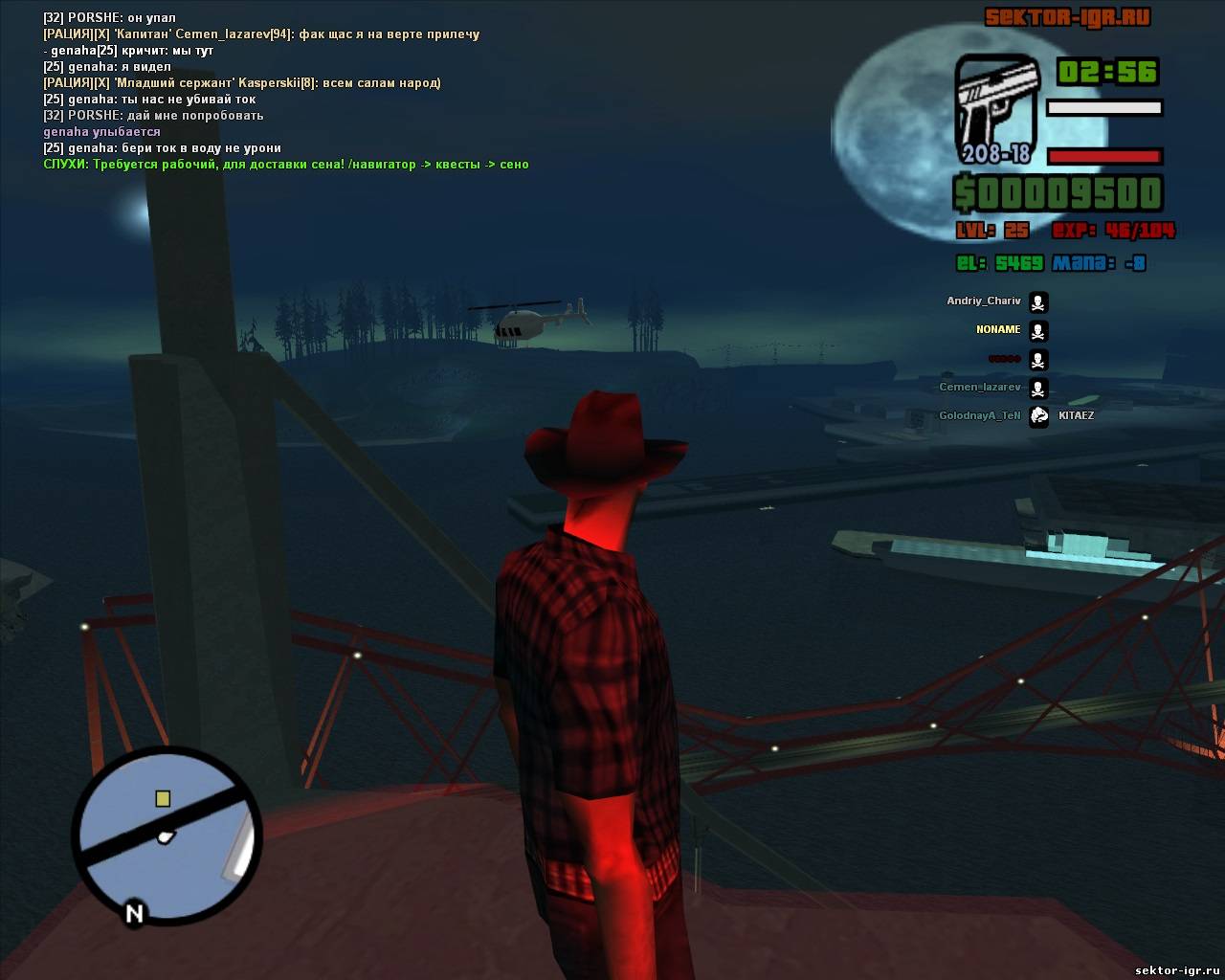Click the north N marker on radar
The image size is (1225, 980).
point(134,914)
